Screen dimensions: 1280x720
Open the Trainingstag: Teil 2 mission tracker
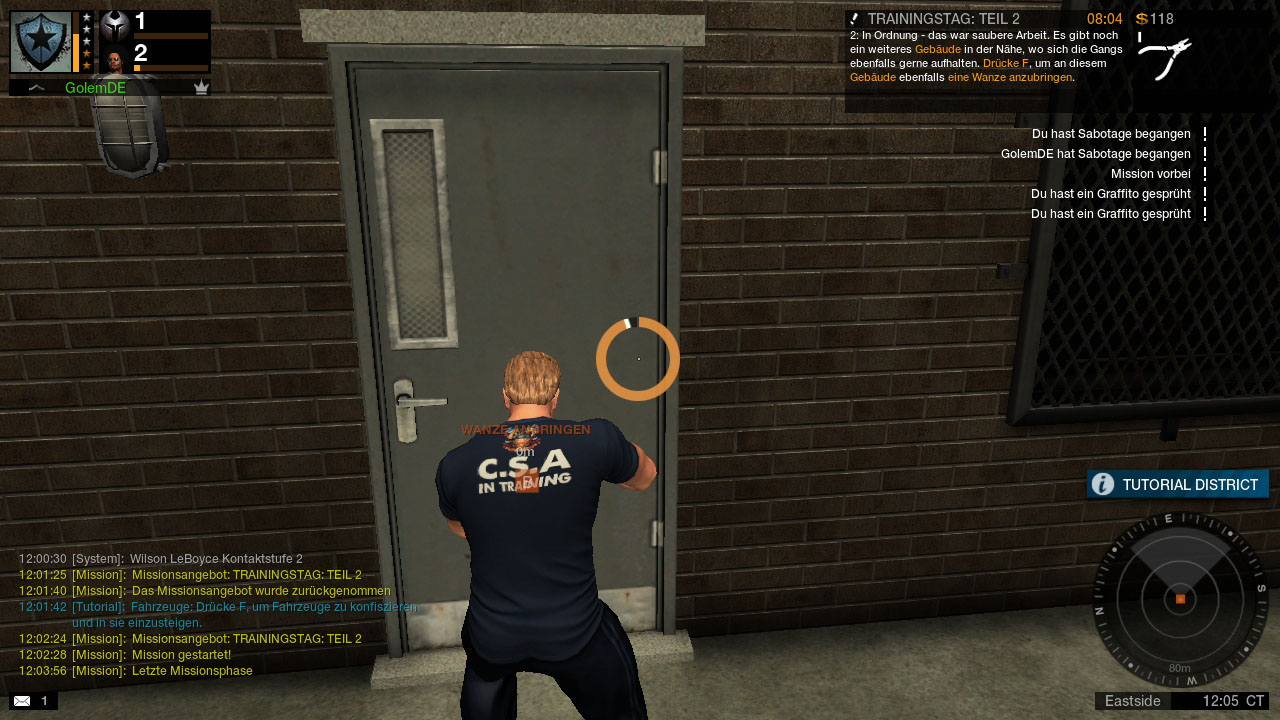tap(943, 19)
